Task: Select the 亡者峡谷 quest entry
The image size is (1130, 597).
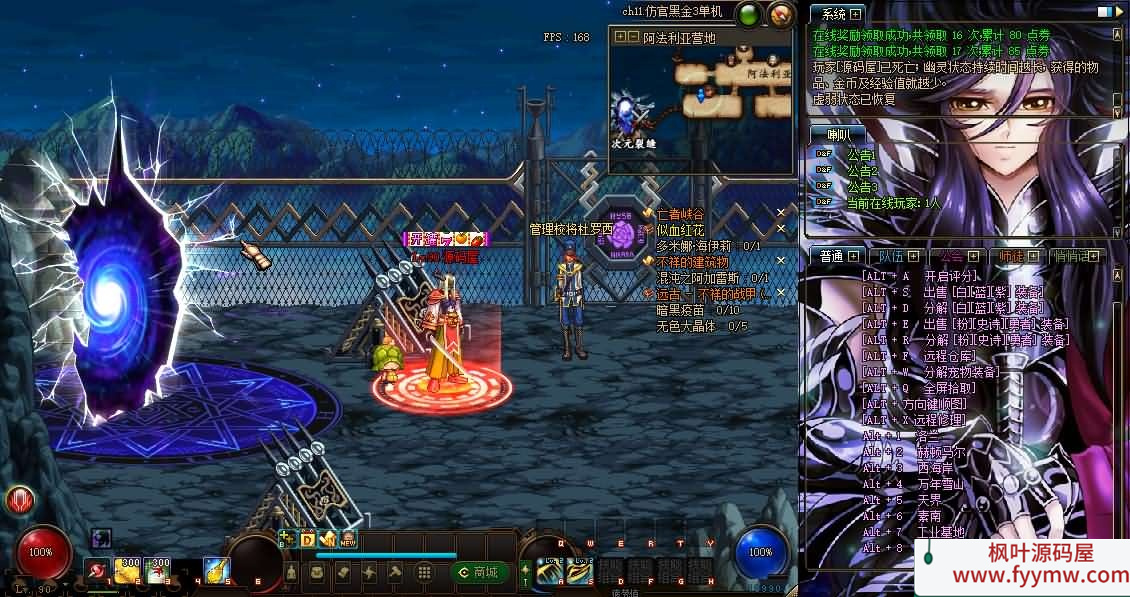Action: [x=680, y=214]
